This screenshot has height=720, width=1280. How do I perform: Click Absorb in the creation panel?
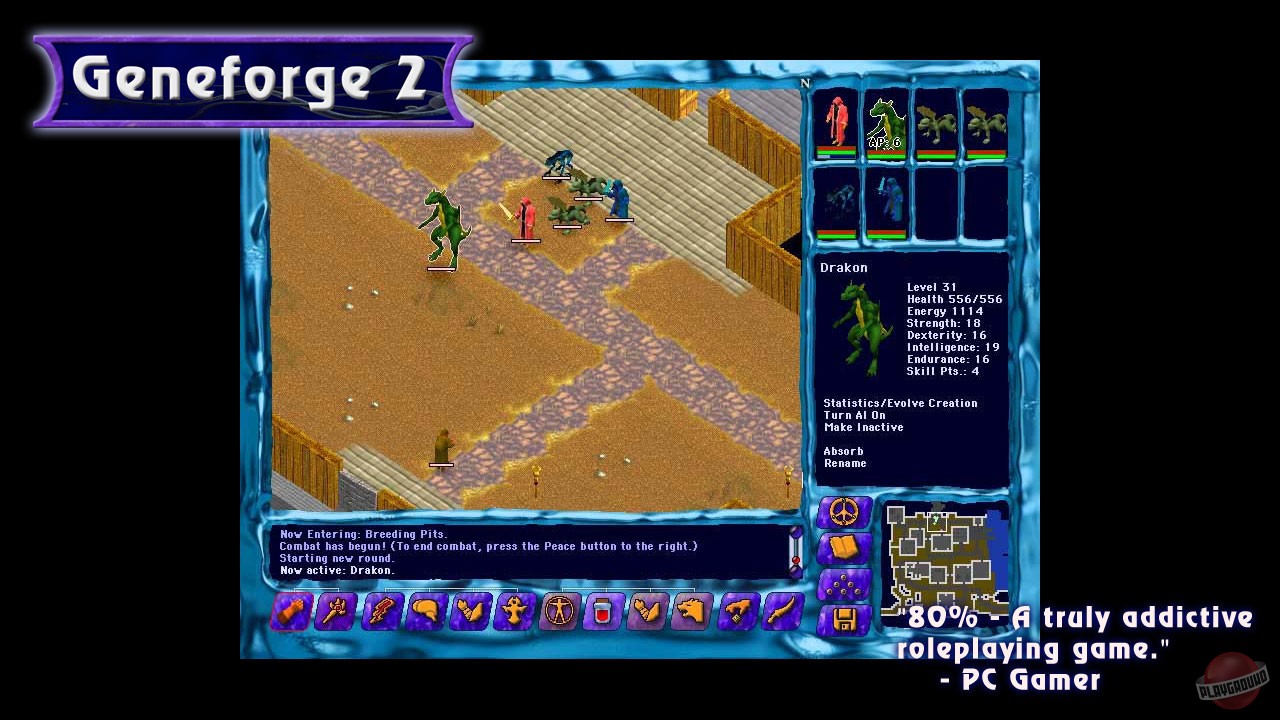[843, 451]
